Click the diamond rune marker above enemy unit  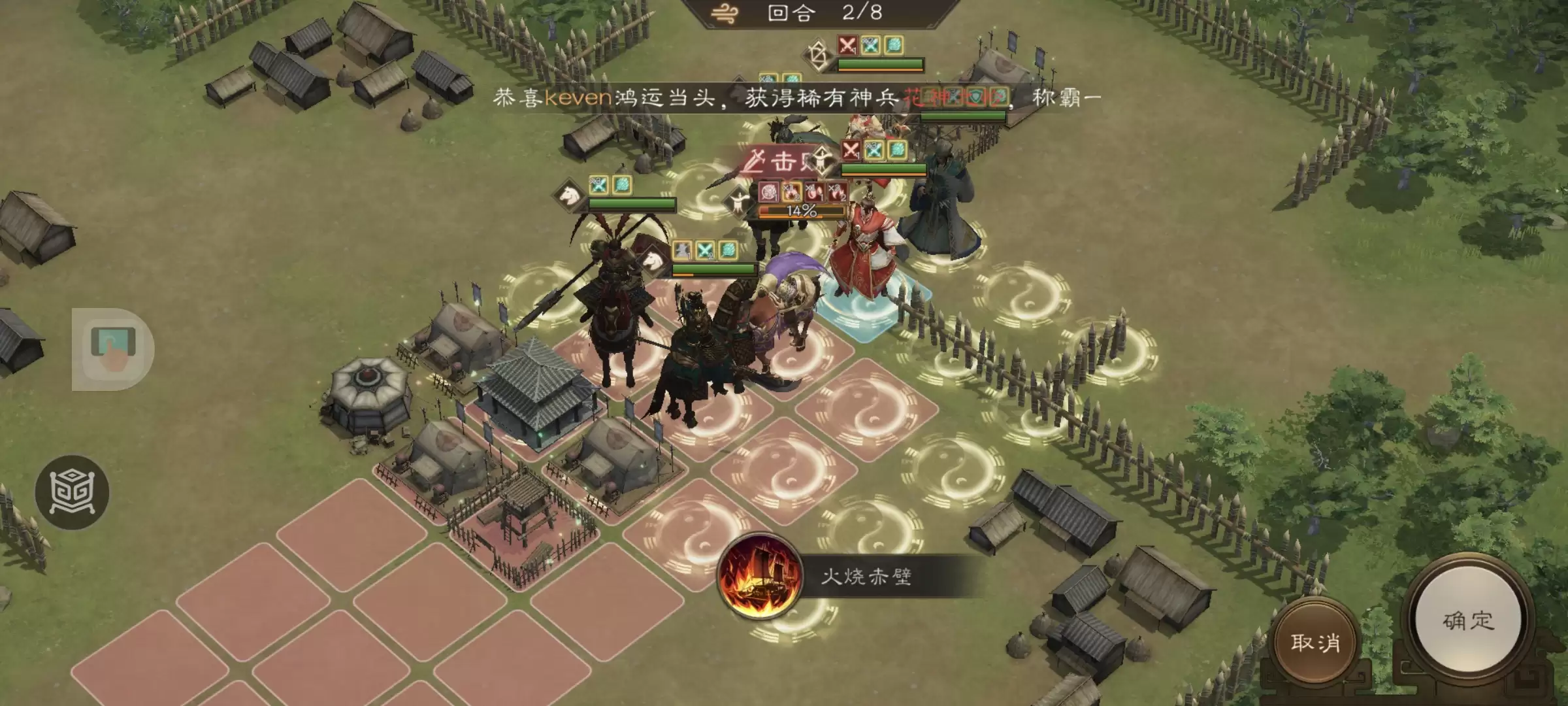pos(816,52)
